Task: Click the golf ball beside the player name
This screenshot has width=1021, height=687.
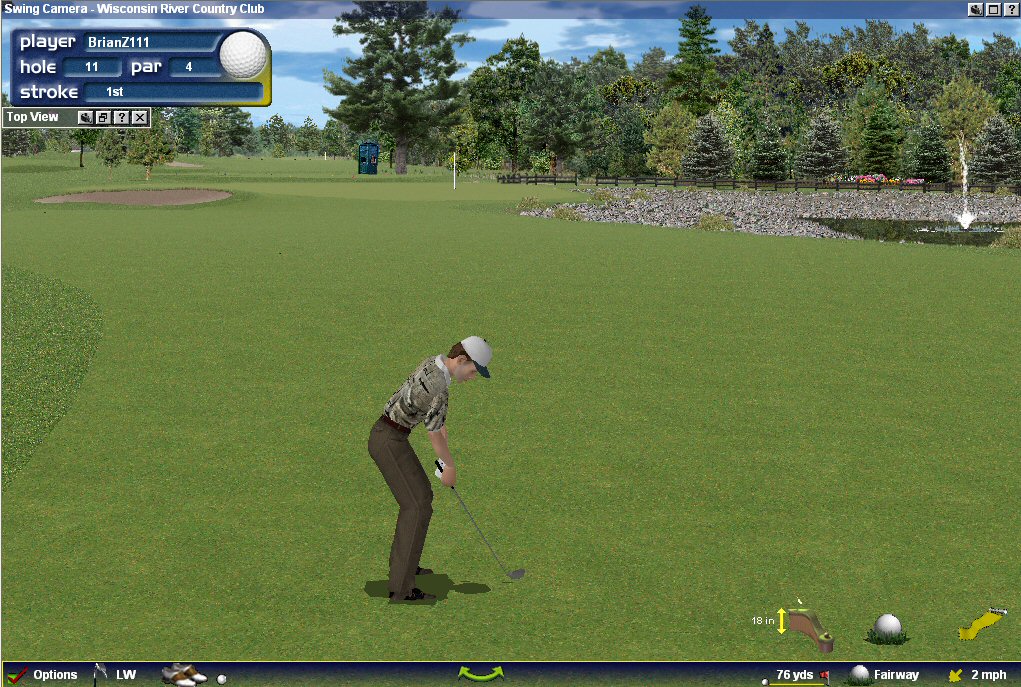Action: pos(243,54)
